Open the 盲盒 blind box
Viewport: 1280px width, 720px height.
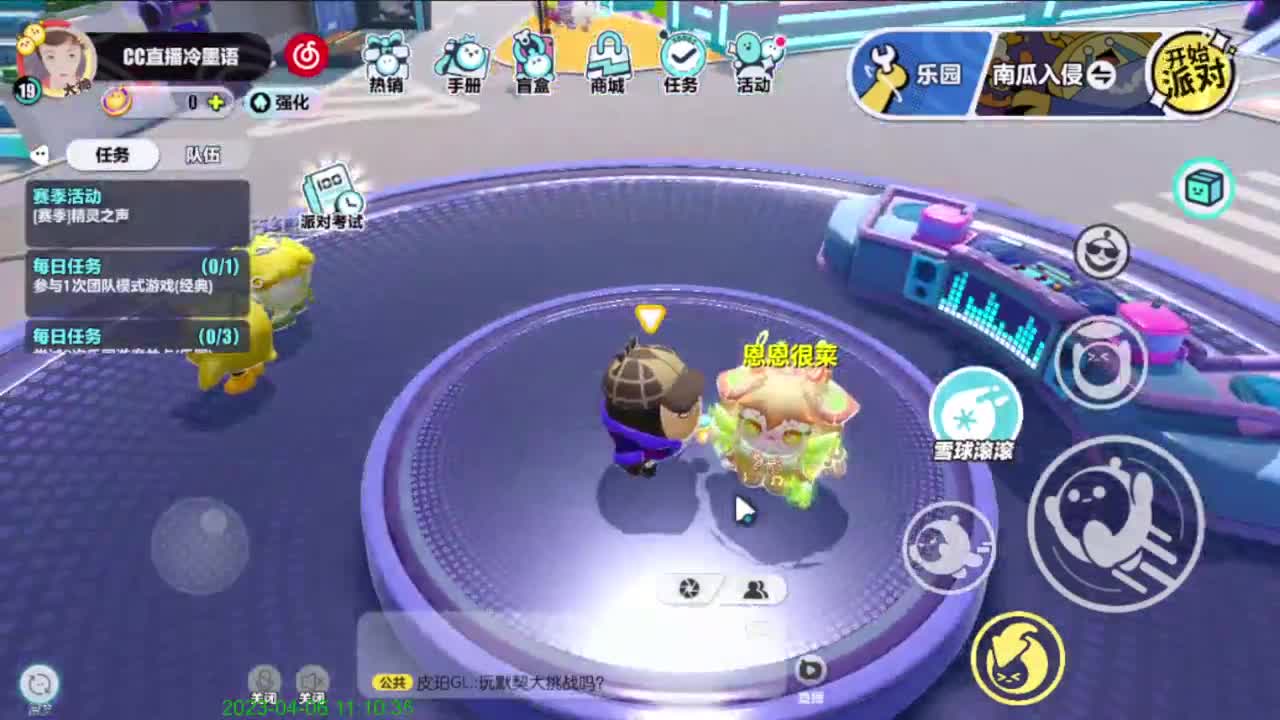531,60
